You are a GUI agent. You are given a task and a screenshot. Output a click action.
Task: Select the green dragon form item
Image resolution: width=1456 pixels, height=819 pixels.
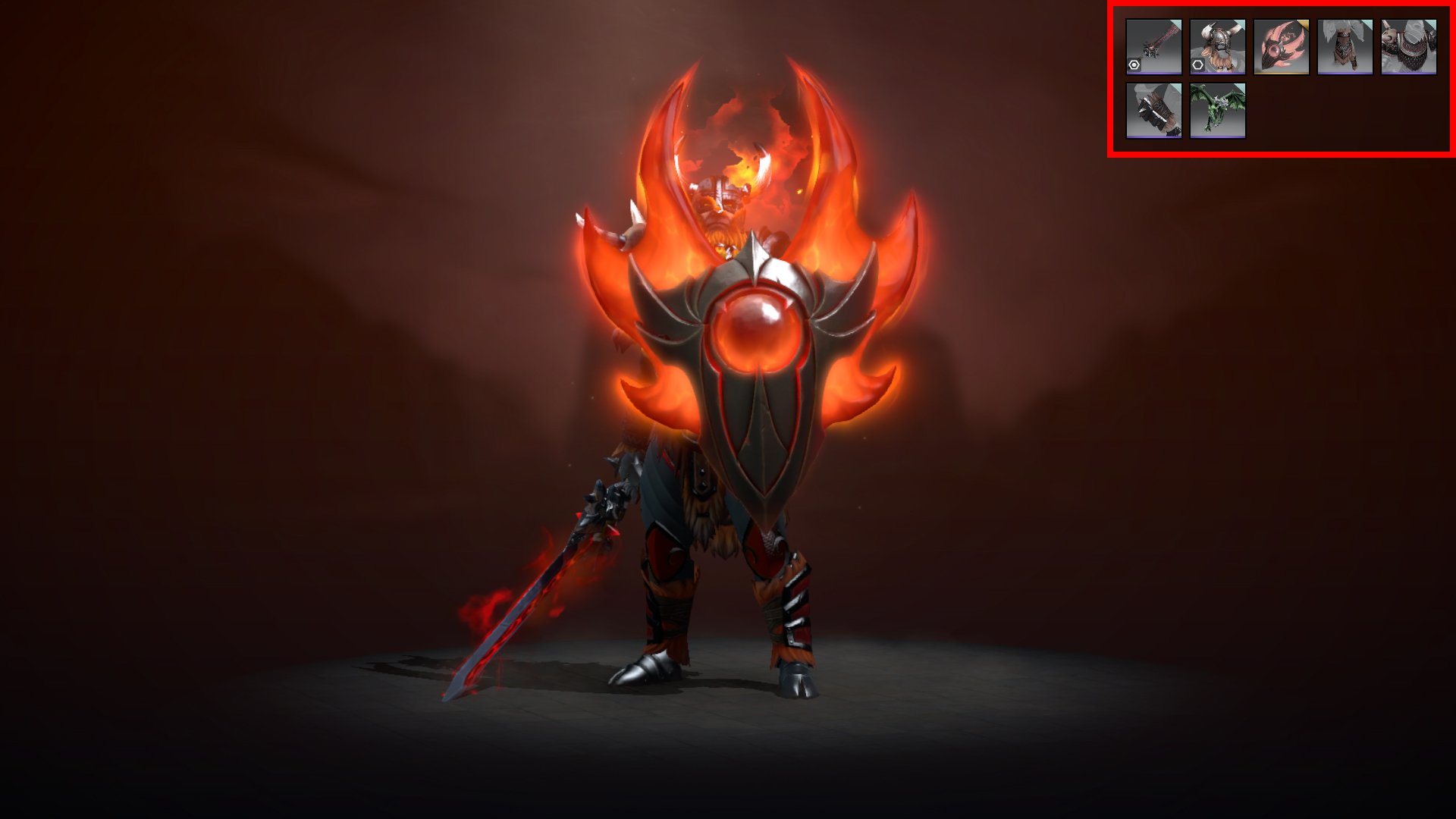click(x=1217, y=110)
